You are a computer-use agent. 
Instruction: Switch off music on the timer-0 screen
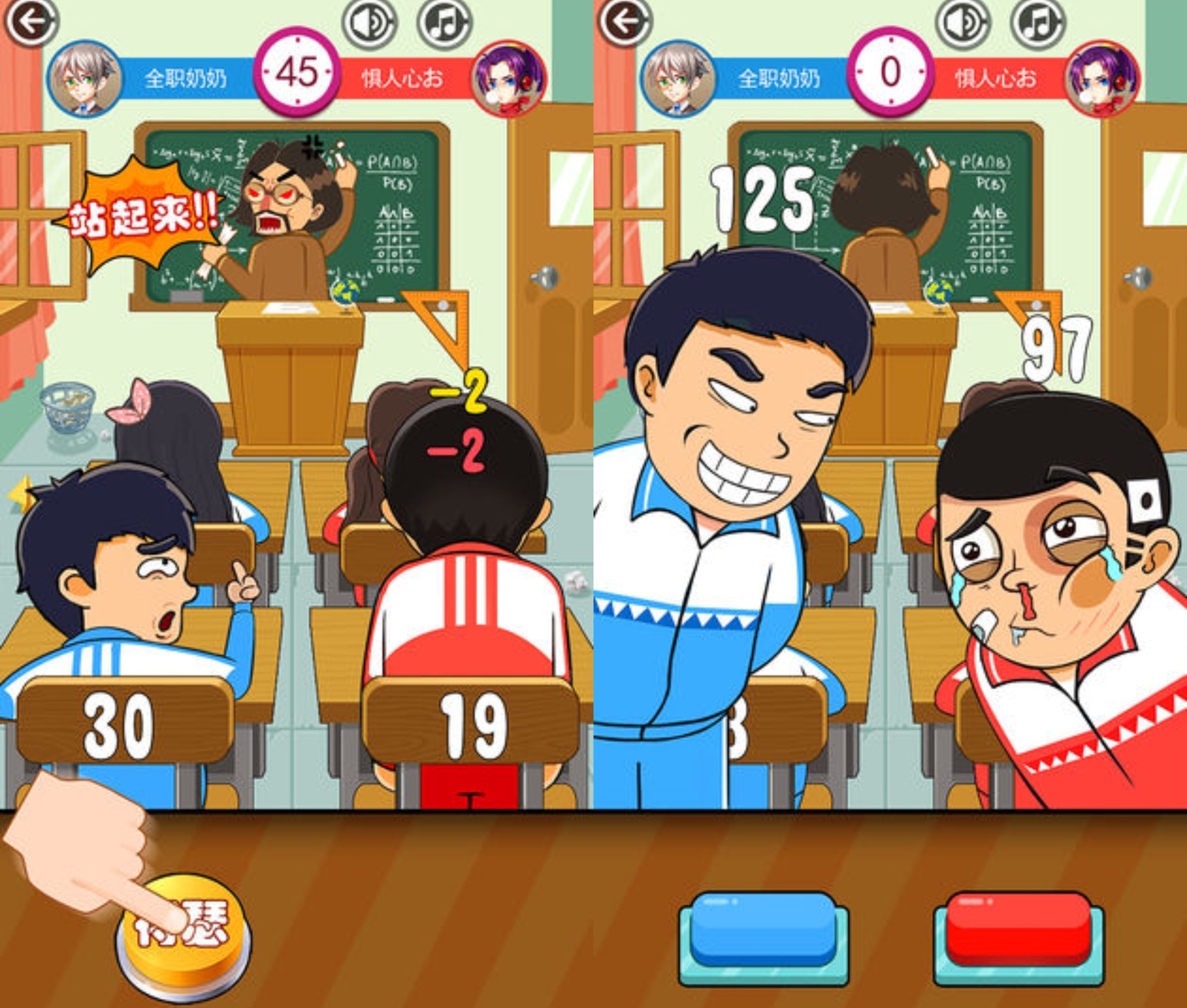click(x=1038, y=24)
